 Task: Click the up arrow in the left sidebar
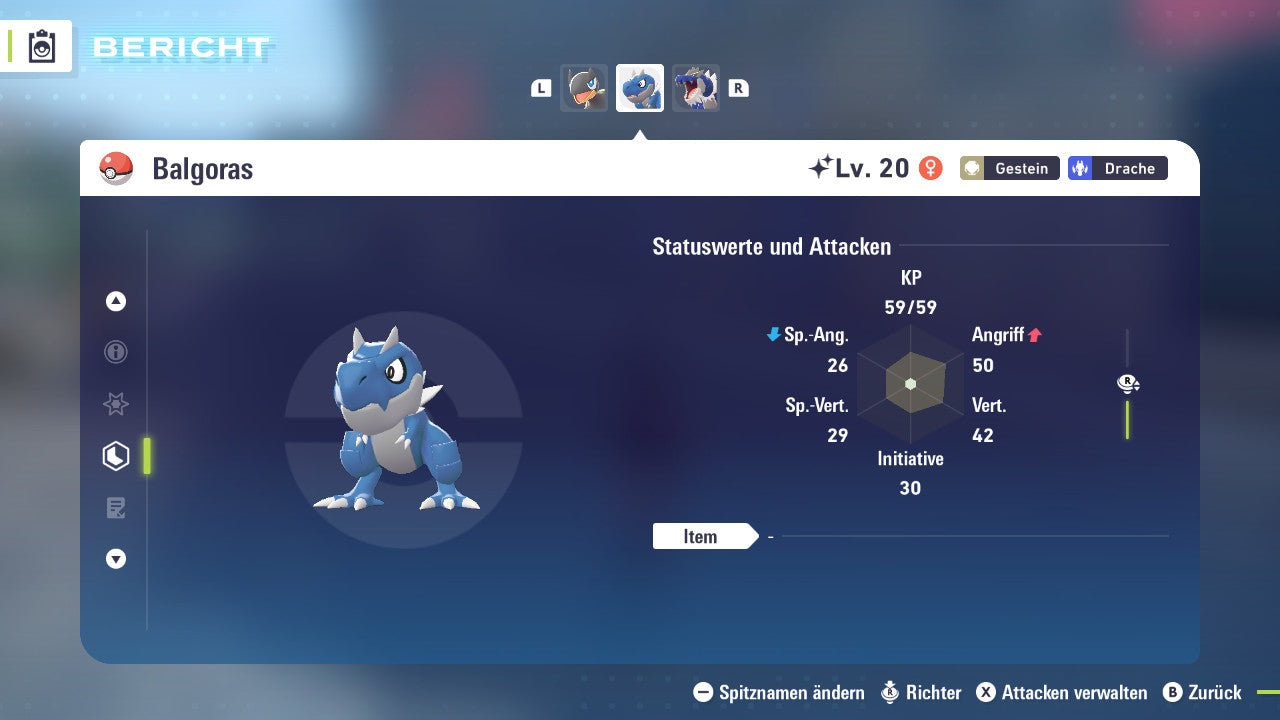(x=115, y=301)
